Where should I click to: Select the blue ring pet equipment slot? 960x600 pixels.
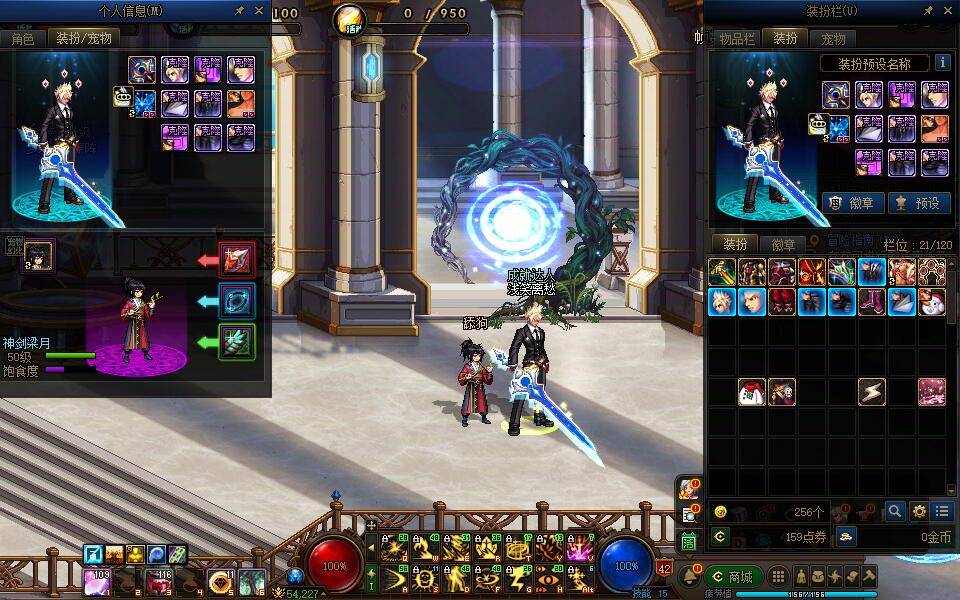(x=237, y=300)
